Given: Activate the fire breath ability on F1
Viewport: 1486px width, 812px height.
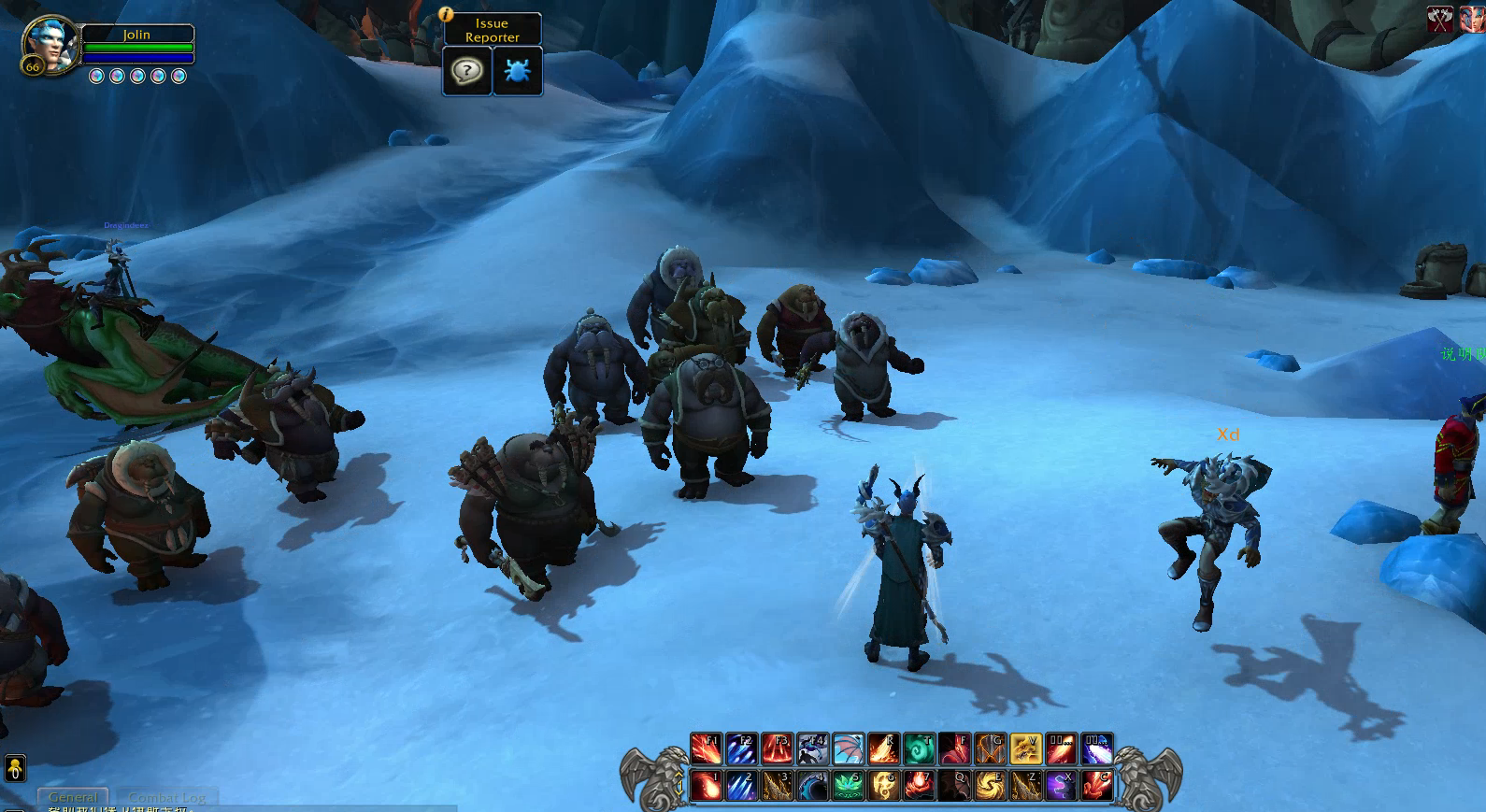Looking at the screenshot, I should (x=706, y=748).
